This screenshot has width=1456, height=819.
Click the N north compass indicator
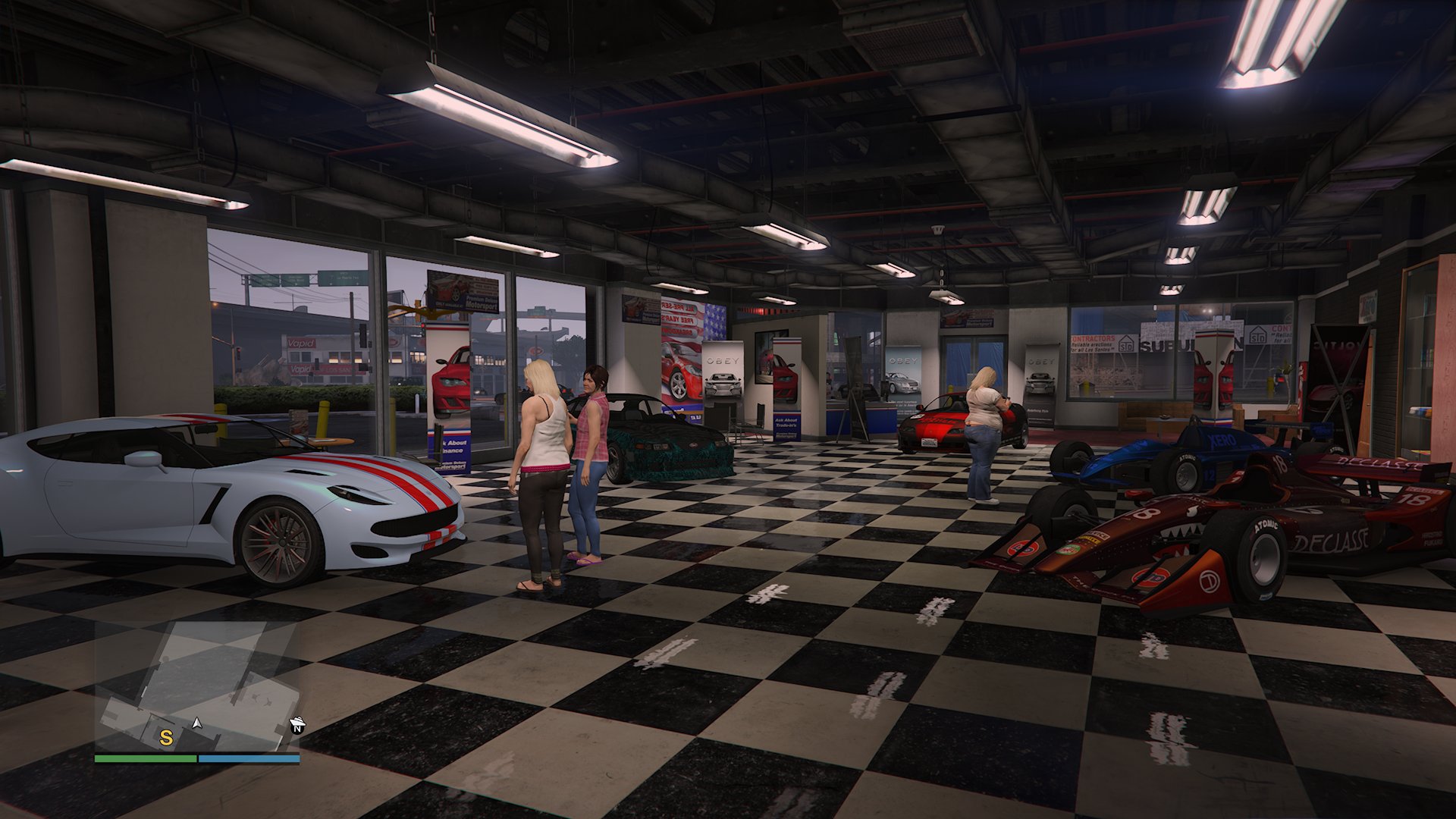pos(297,730)
